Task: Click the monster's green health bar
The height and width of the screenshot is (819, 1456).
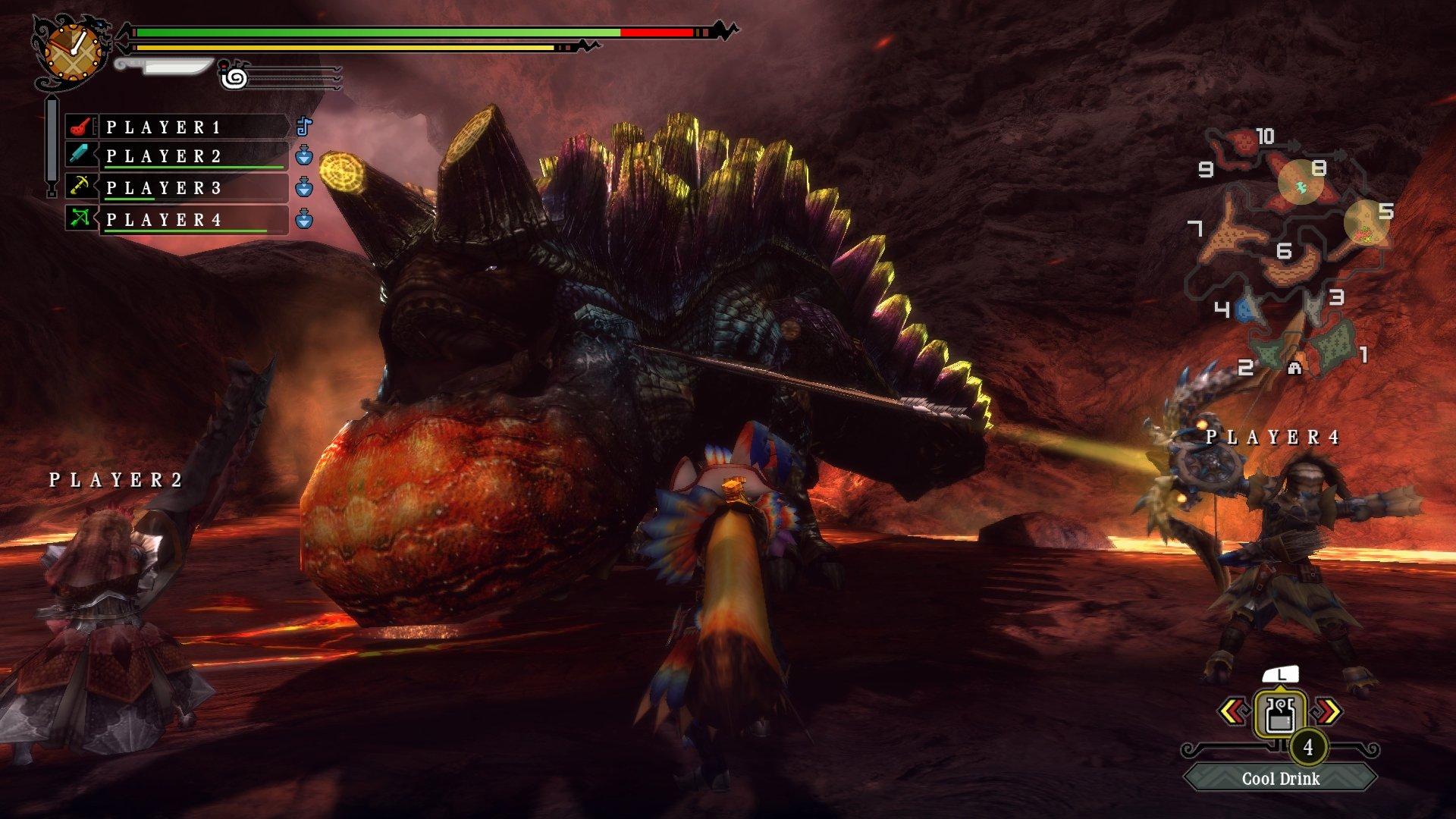Action: pyautogui.click(x=379, y=32)
